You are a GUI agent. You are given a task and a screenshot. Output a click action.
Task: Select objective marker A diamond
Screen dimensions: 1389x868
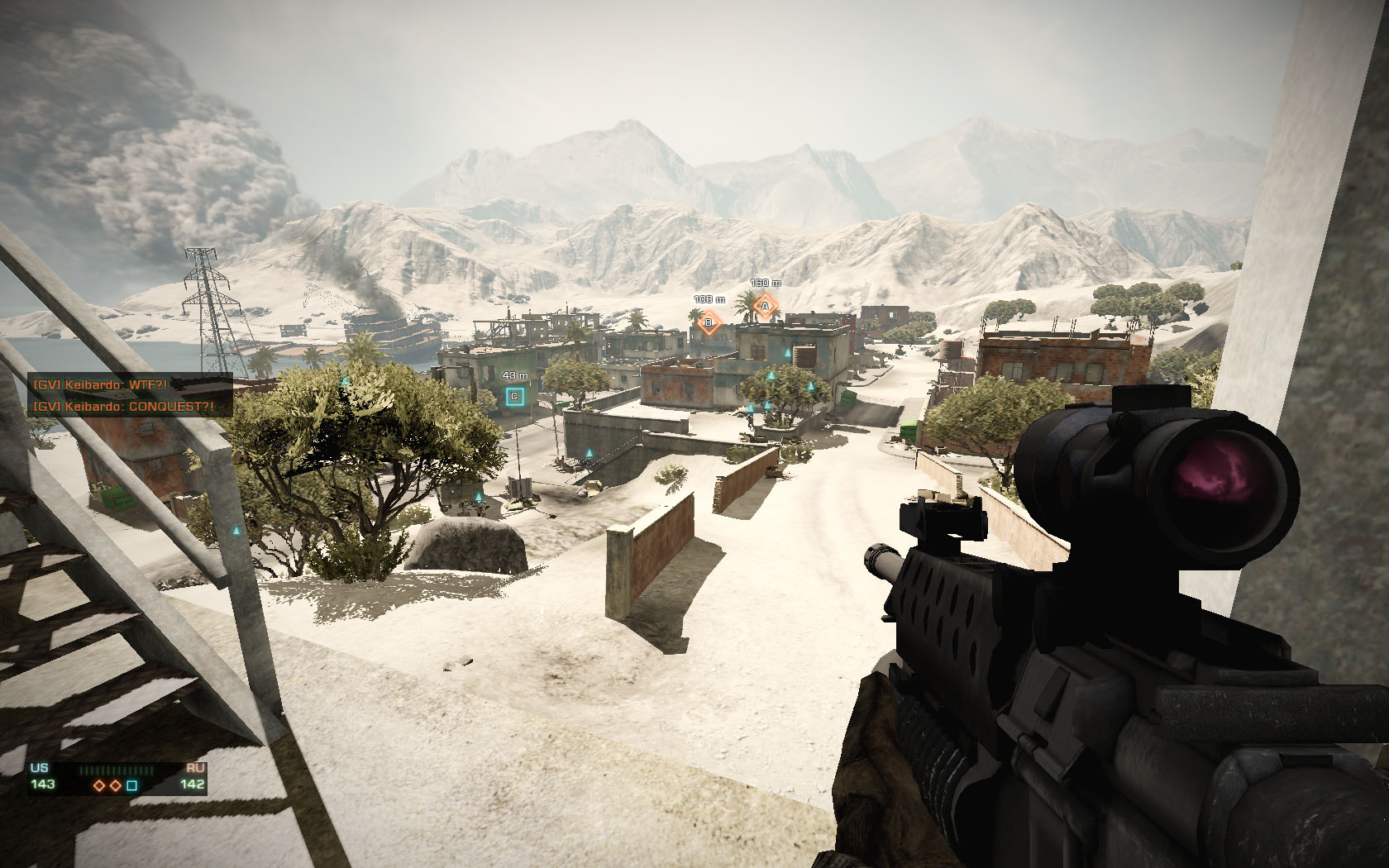pos(766,307)
